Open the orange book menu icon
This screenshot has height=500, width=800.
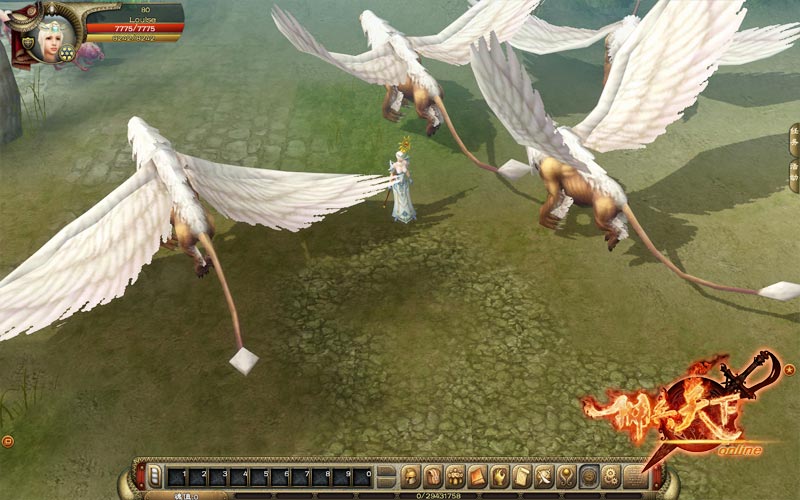pos(477,476)
